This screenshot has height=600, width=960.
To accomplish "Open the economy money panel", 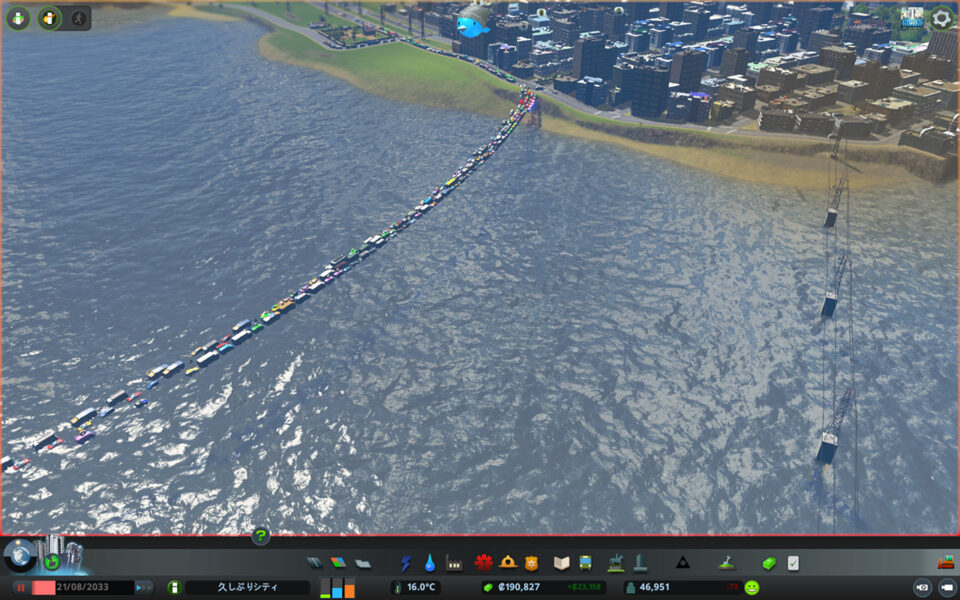I will click(x=768, y=563).
